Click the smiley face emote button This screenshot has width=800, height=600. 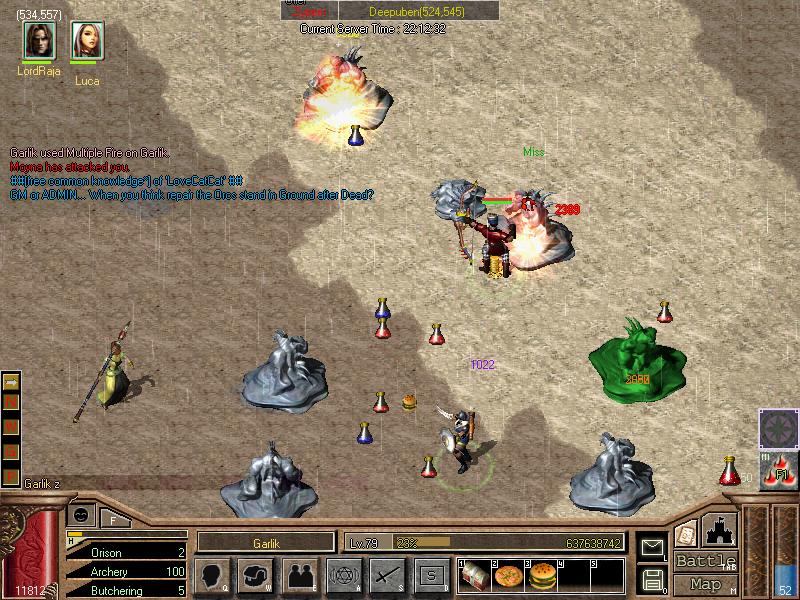coord(80,515)
